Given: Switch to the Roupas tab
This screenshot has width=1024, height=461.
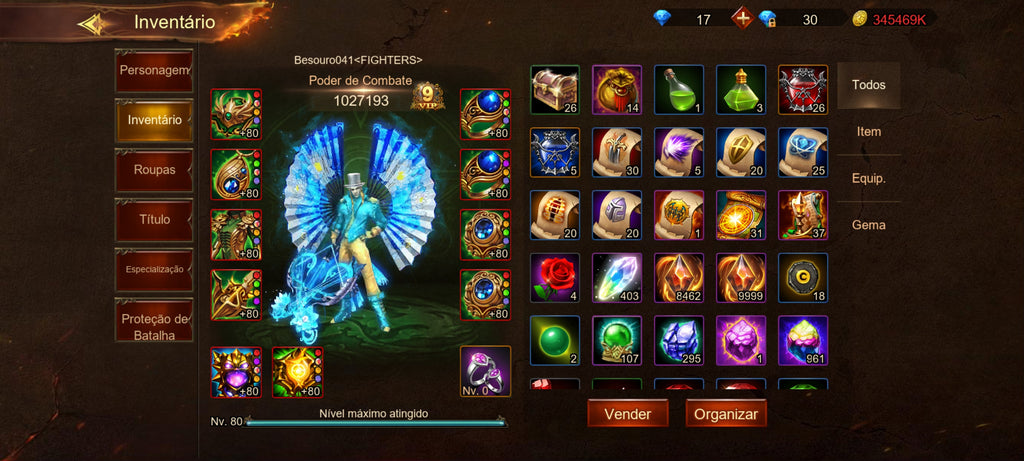Looking at the screenshot, I should coord(154,170).
